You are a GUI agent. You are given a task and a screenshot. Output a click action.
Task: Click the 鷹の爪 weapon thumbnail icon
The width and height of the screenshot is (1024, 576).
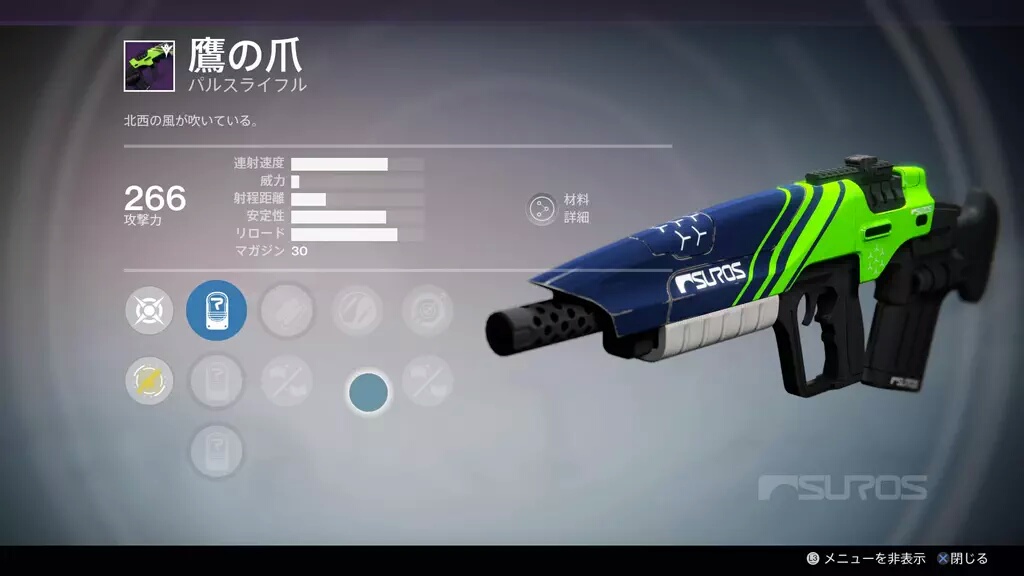pyautogui.click(x=149, y=66)
